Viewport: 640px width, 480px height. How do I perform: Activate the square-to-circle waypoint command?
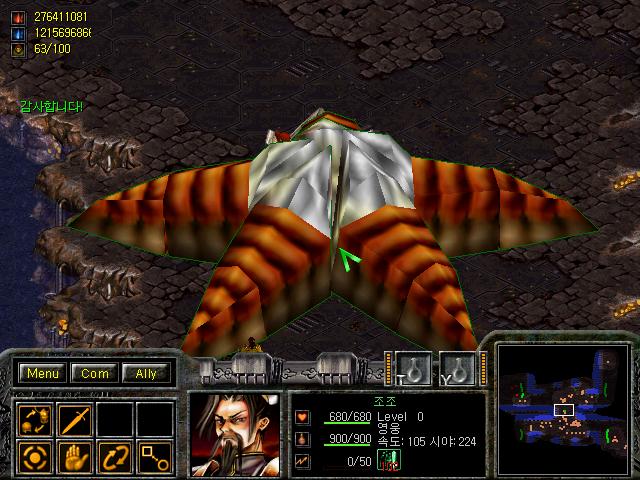[154, 459]
